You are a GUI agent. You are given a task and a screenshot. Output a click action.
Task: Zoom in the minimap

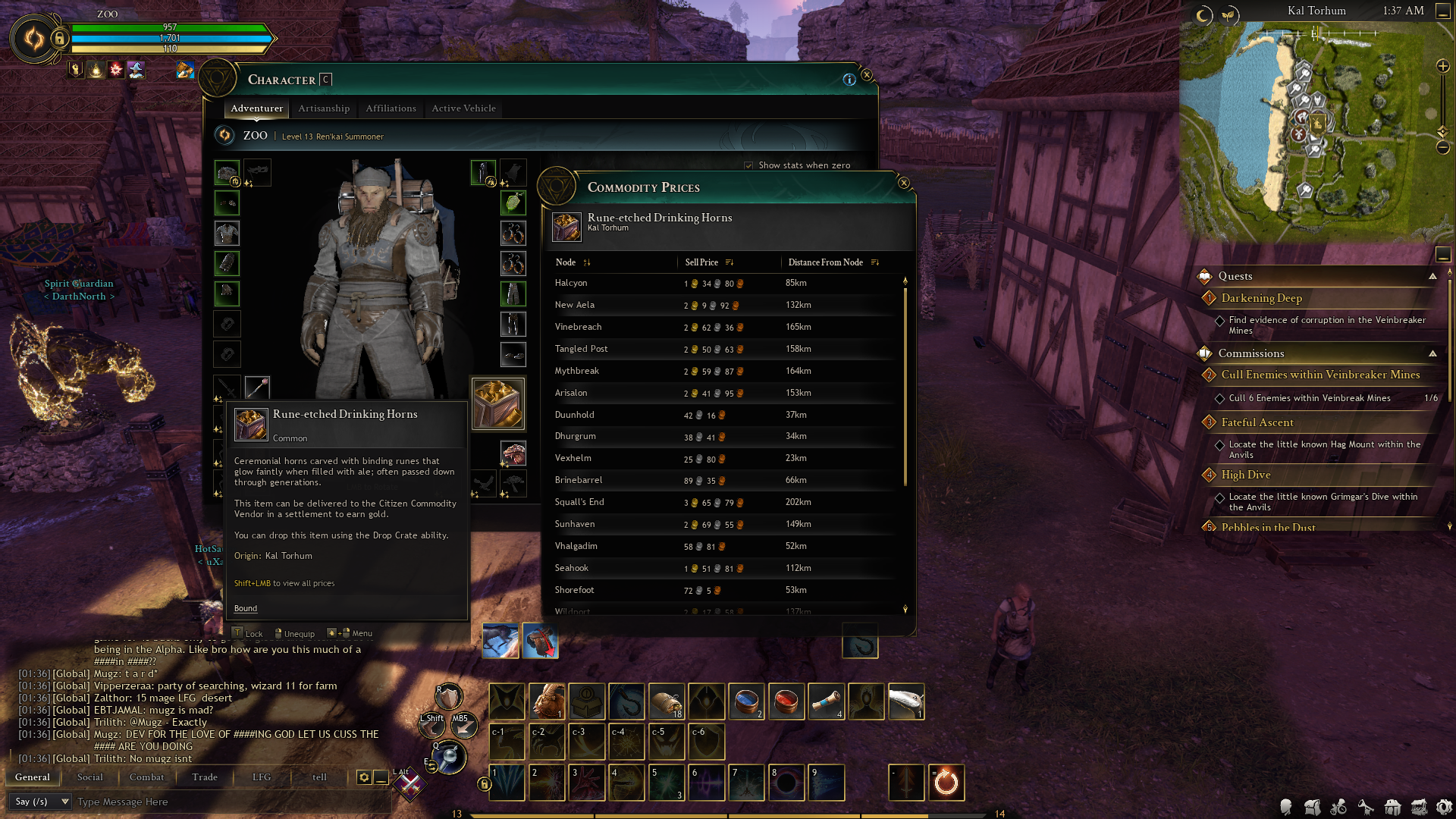[x=1443, y=67]
